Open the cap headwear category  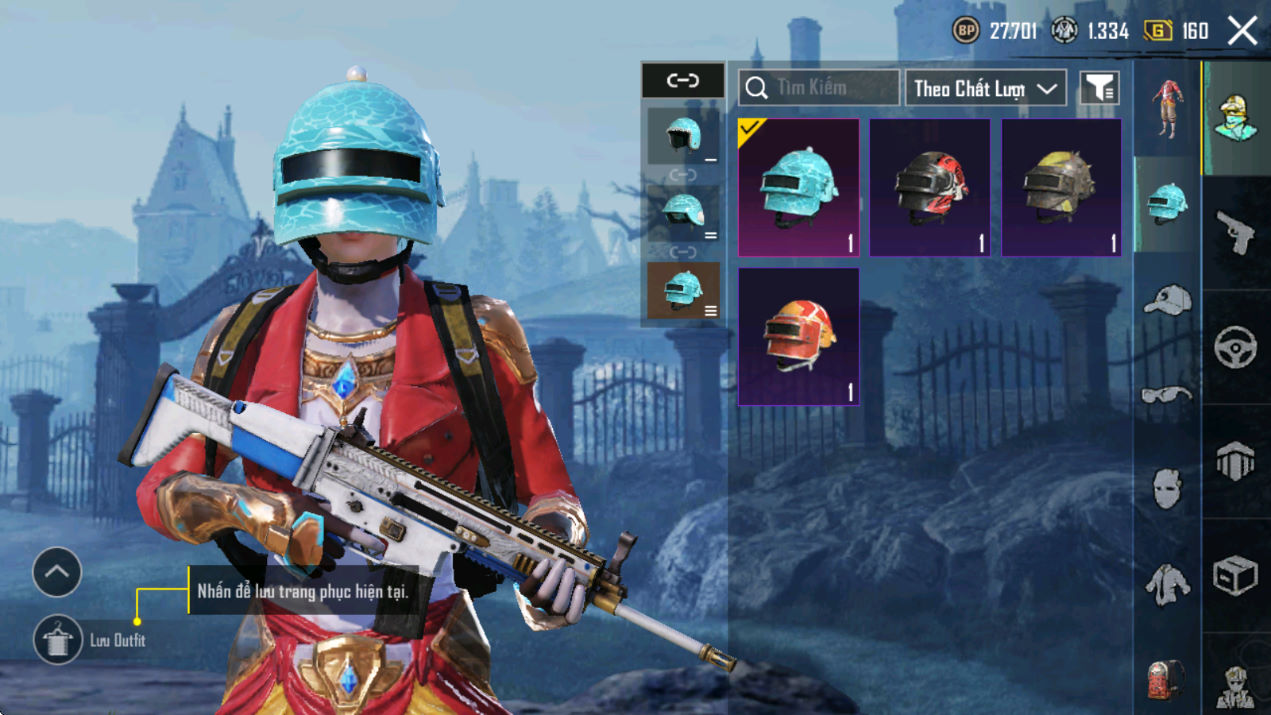[x=1166, y=299]
